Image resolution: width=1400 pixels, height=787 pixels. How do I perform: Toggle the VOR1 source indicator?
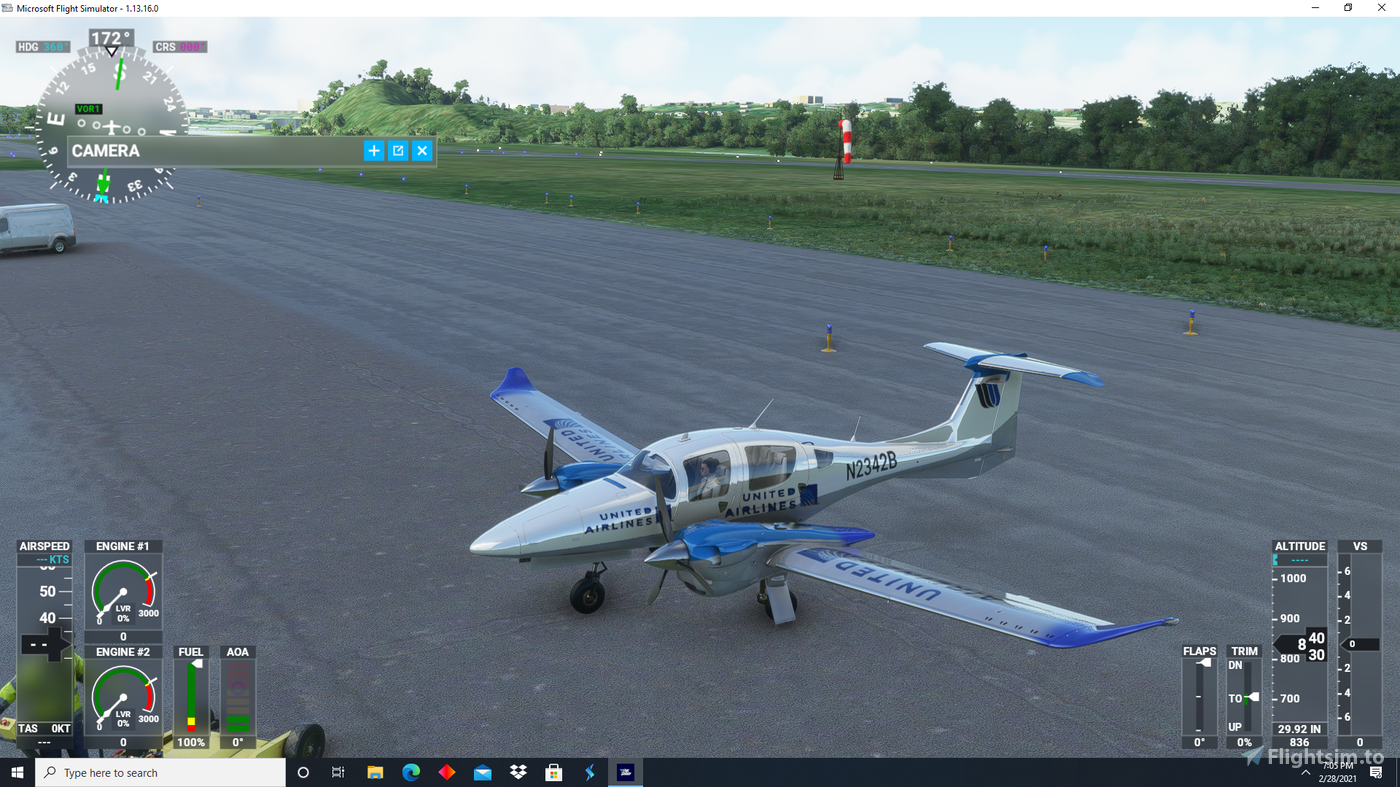(88, 108)
